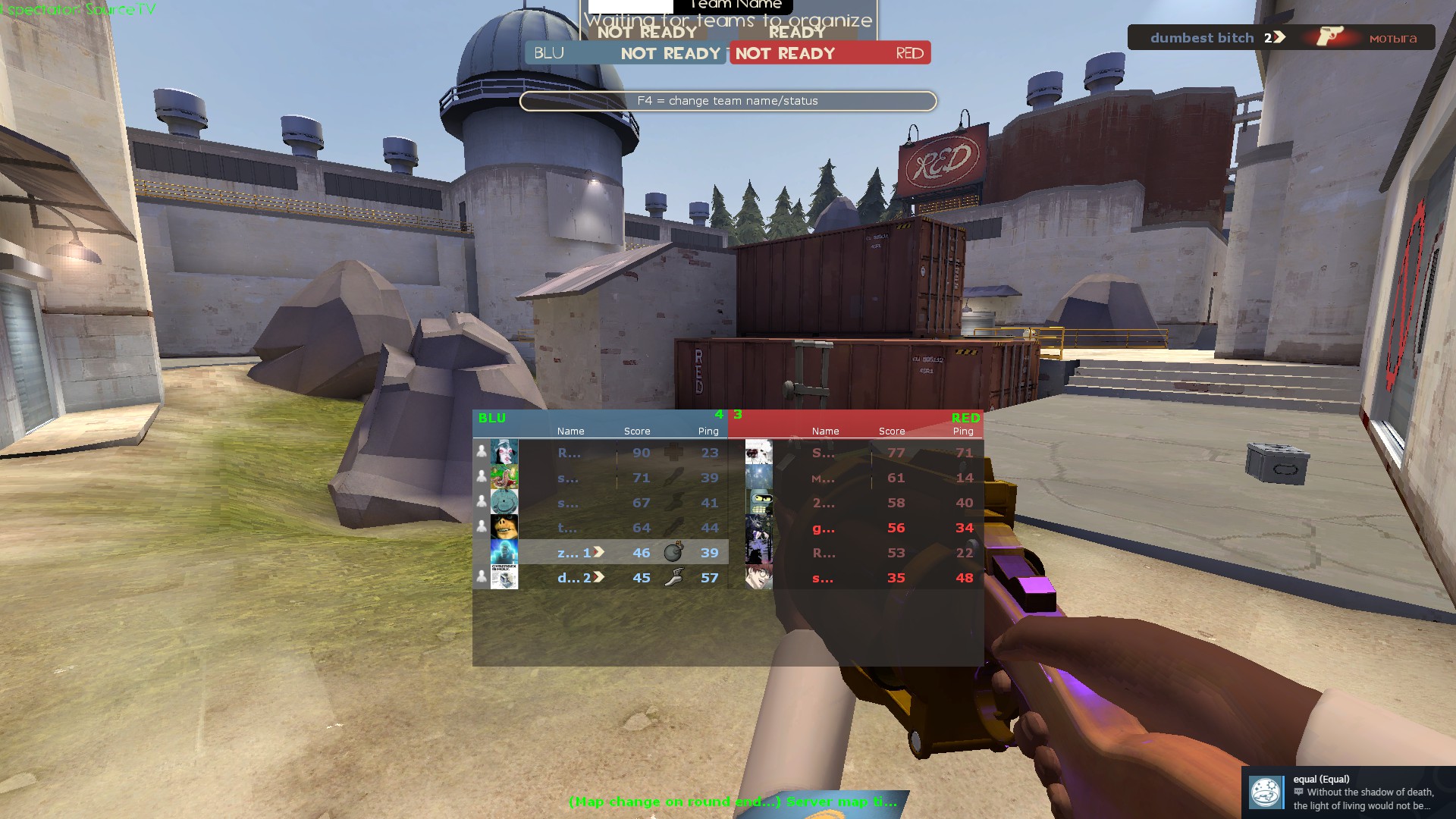Pick the BLU player row with score 64

(x=600, y=528)
